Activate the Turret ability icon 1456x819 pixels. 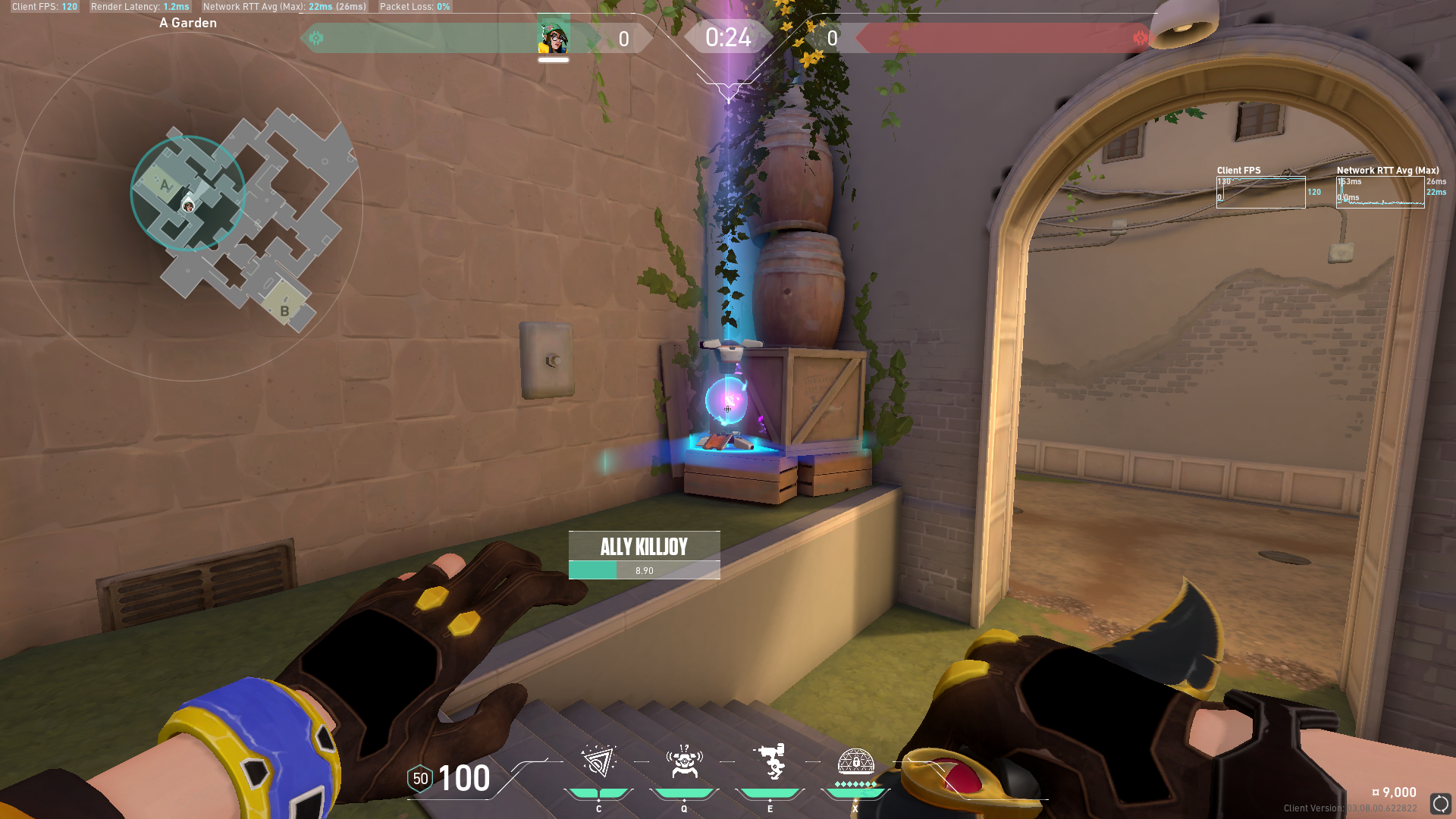(x=770, y=761)
